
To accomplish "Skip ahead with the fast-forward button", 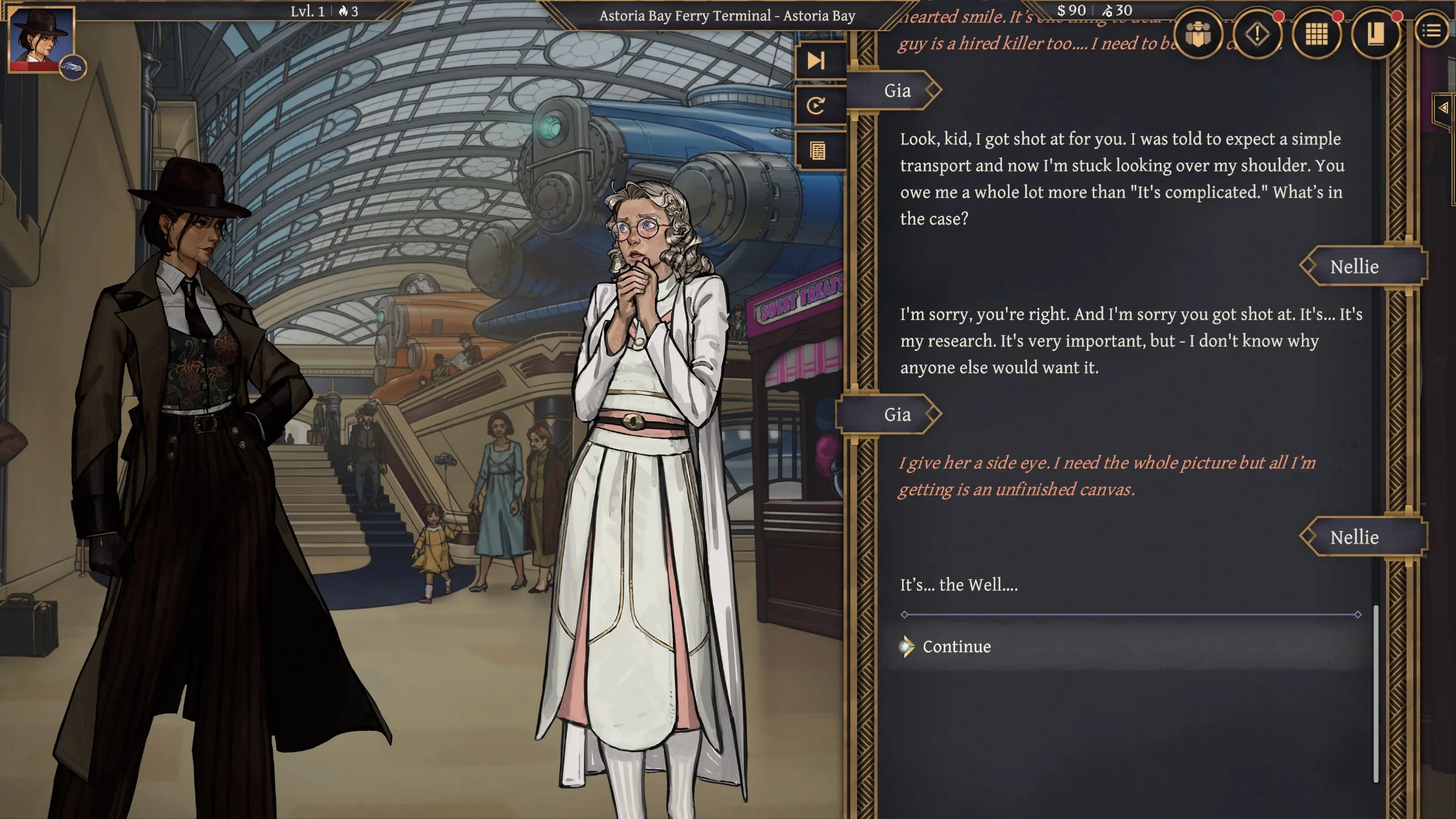I will pos(817,60).
